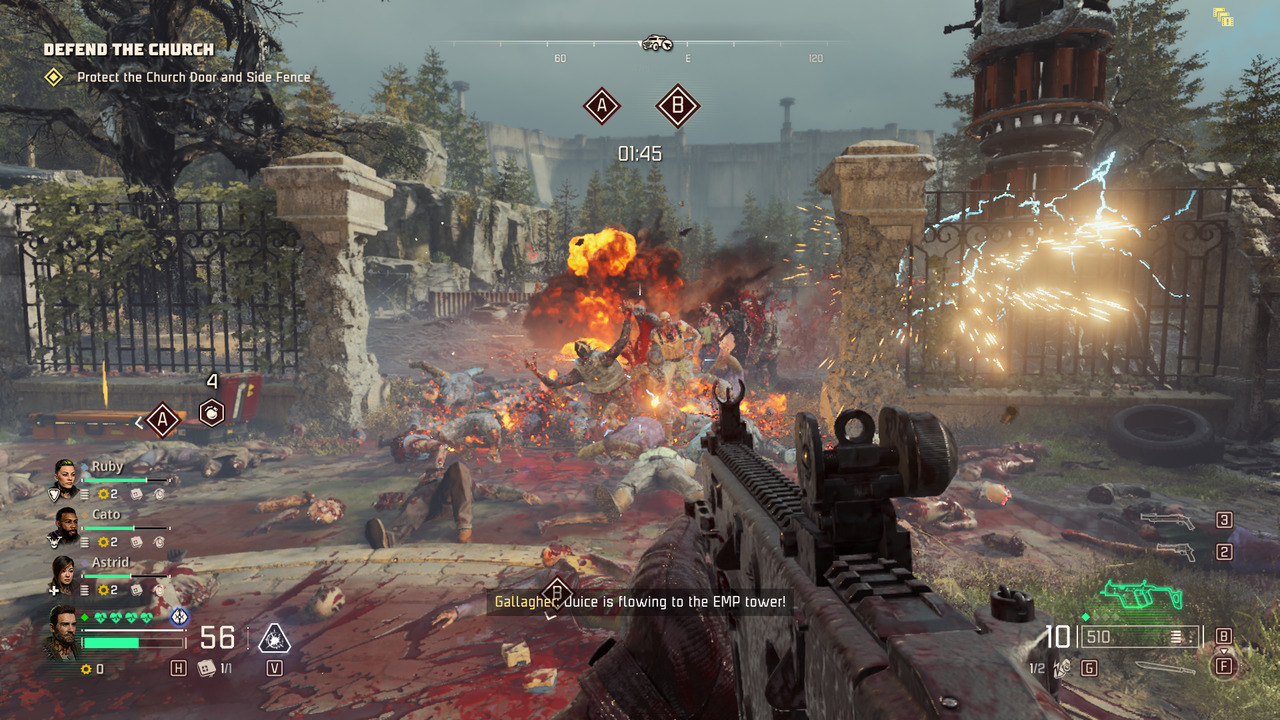The image size is (1280, 720).
Task: Select the highlighted green SMG weapon icon
Action: coord(1140,595)
